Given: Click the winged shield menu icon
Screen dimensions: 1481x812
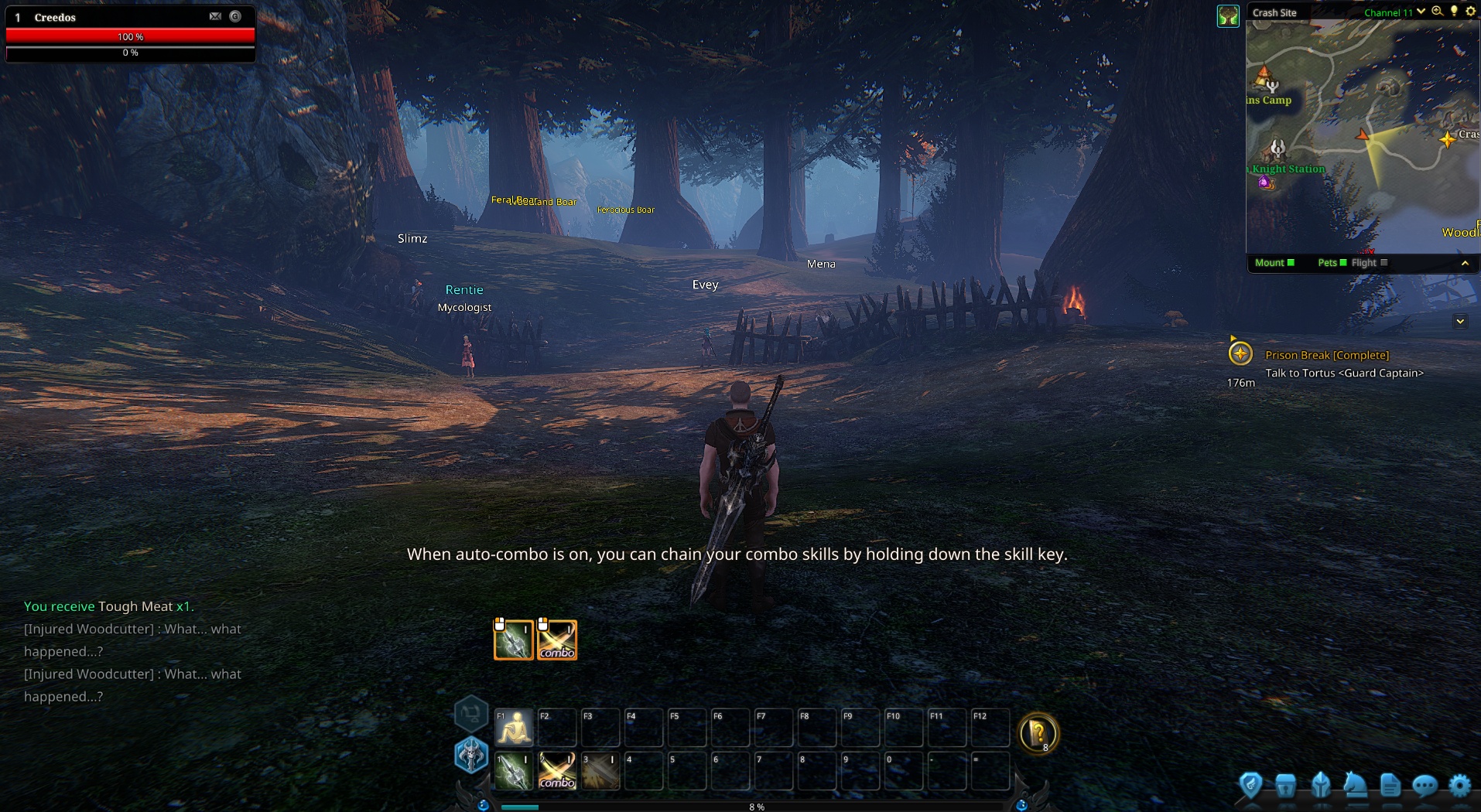Looking at the screenshot, I should point(1250,786).
